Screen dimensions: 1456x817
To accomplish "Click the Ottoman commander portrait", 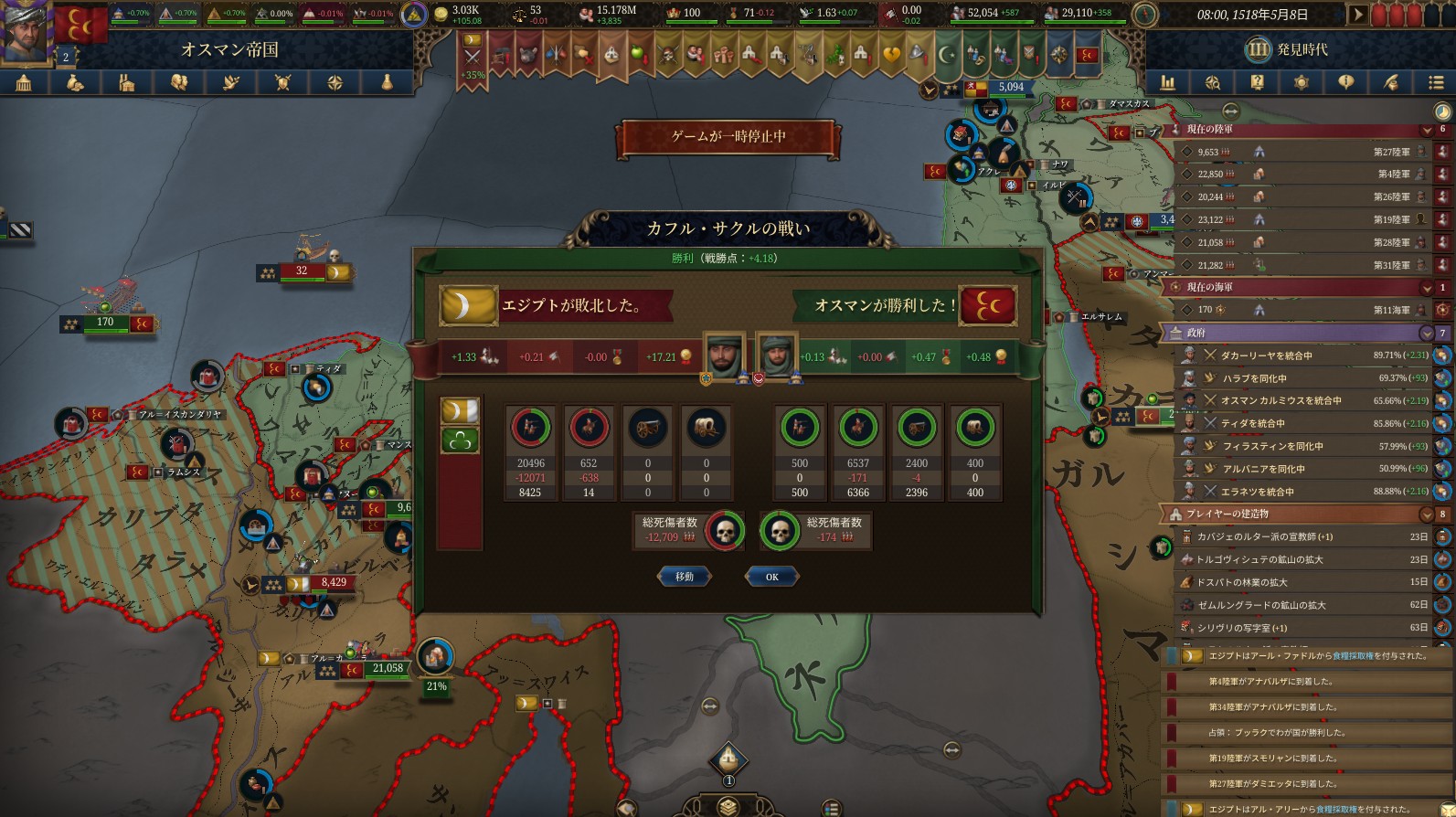I will tap(778, 357).
